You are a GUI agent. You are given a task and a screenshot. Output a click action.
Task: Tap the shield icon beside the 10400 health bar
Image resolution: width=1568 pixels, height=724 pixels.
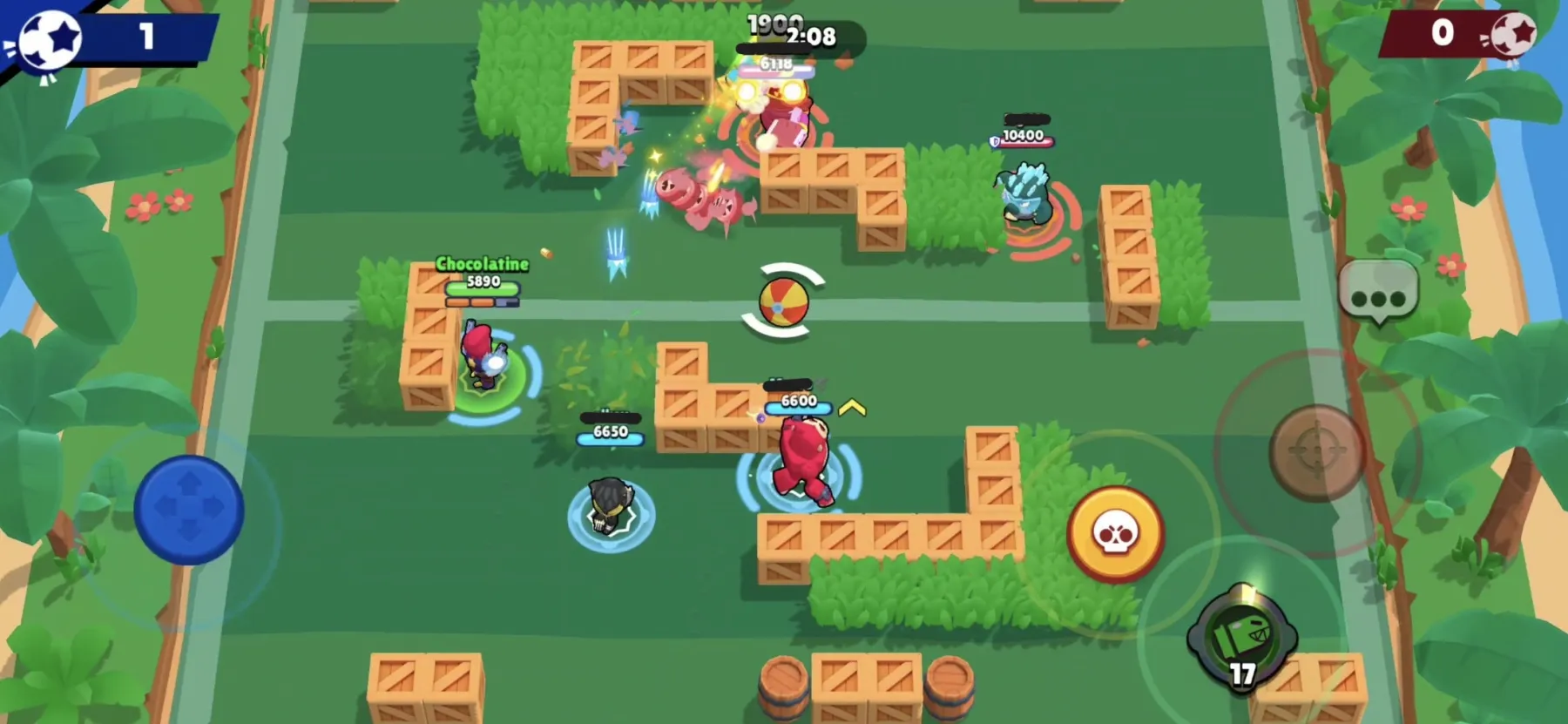coord(992,144)
